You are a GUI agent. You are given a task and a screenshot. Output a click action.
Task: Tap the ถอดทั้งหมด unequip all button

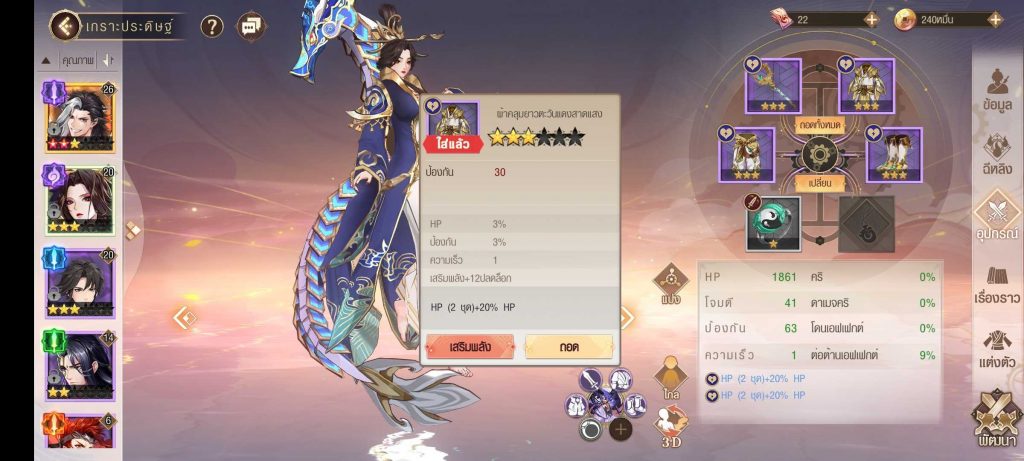pos(820,124)
